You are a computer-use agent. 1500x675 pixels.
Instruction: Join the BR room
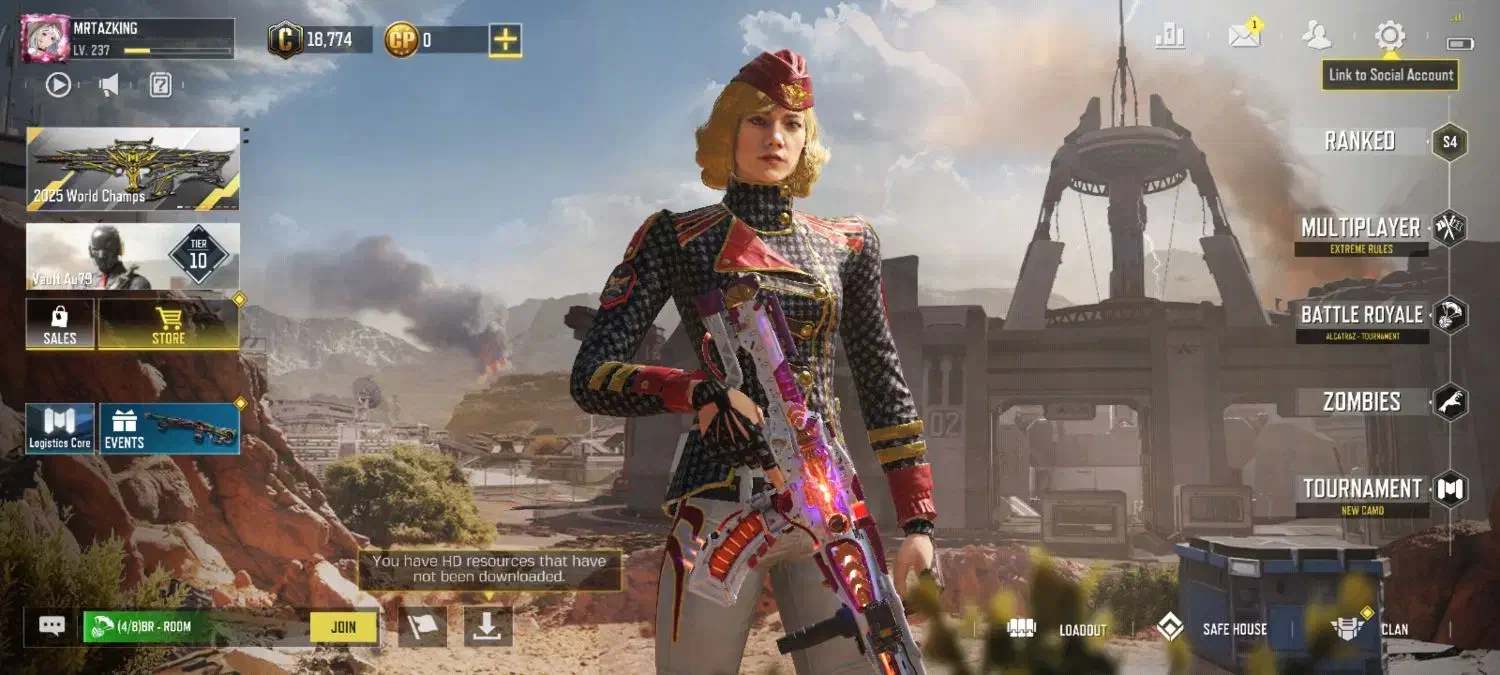343,627
